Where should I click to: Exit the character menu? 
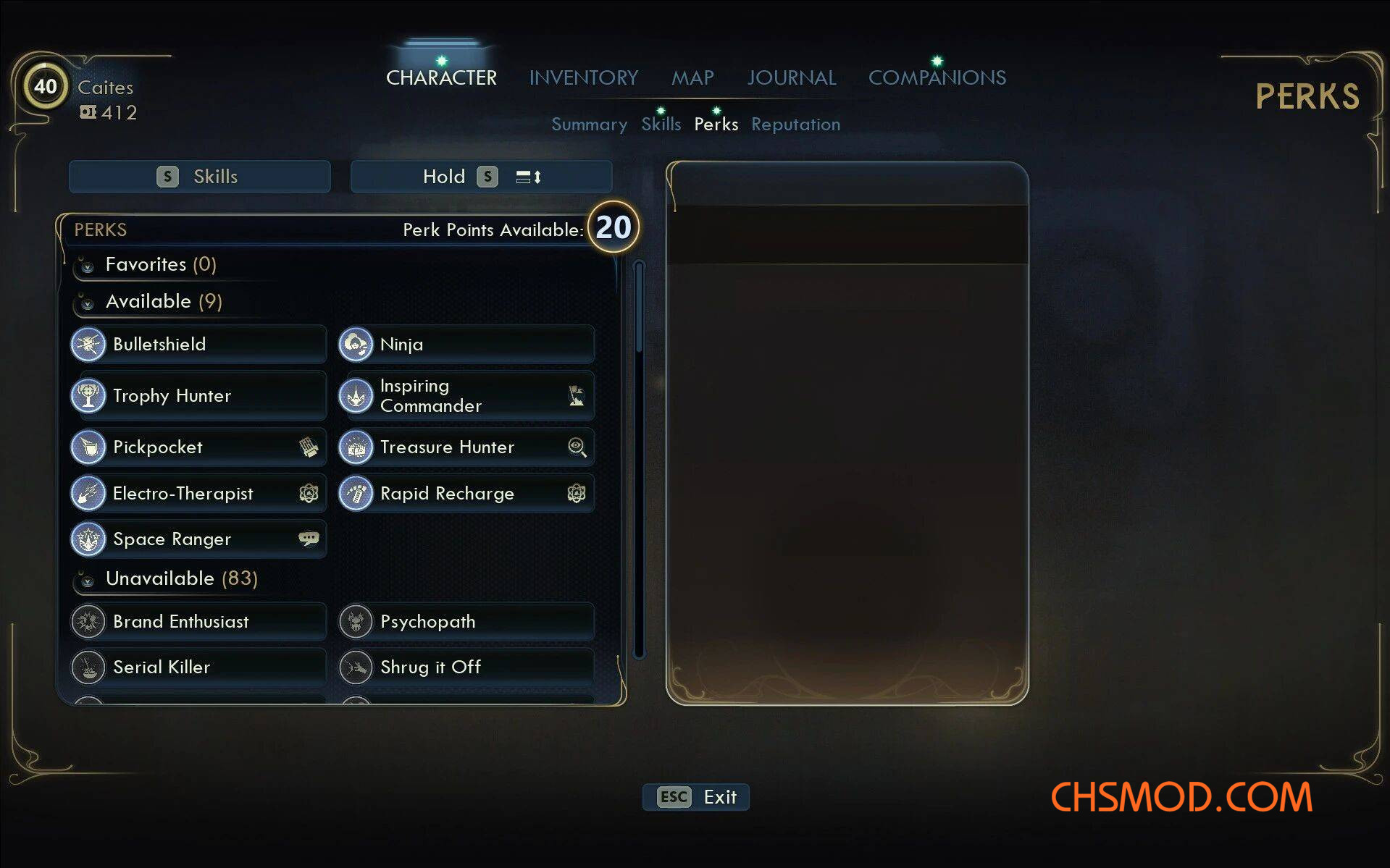(695, 797)
